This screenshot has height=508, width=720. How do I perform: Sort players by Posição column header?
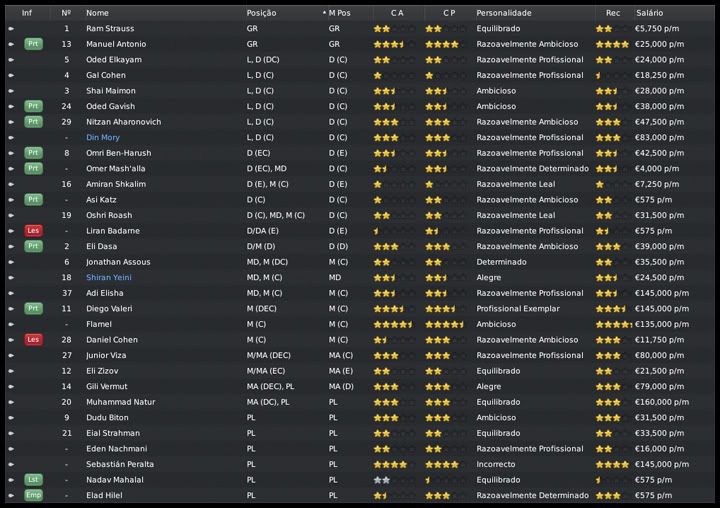coord(261,13)
